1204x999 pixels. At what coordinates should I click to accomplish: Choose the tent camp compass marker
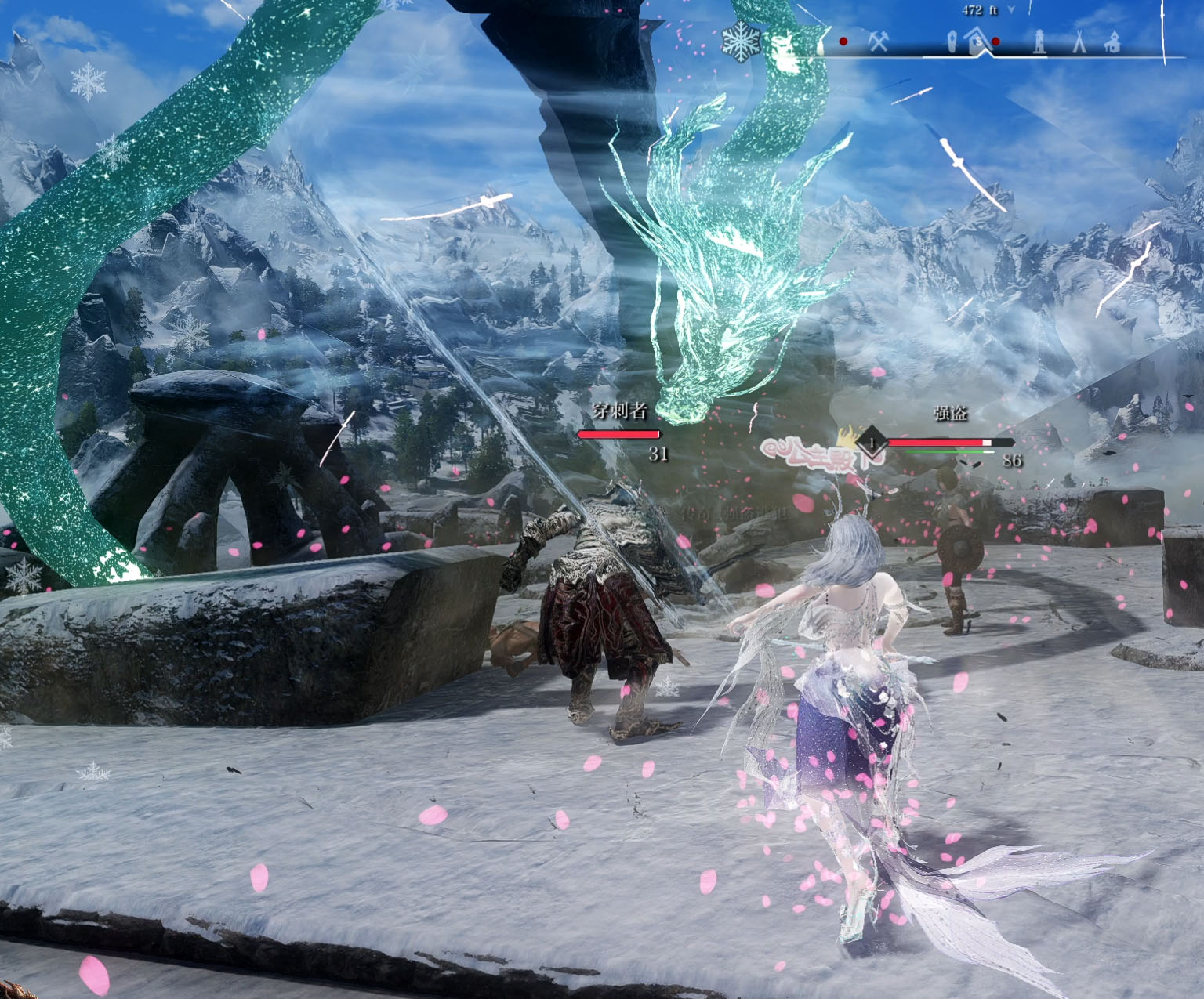[1079, 41]
